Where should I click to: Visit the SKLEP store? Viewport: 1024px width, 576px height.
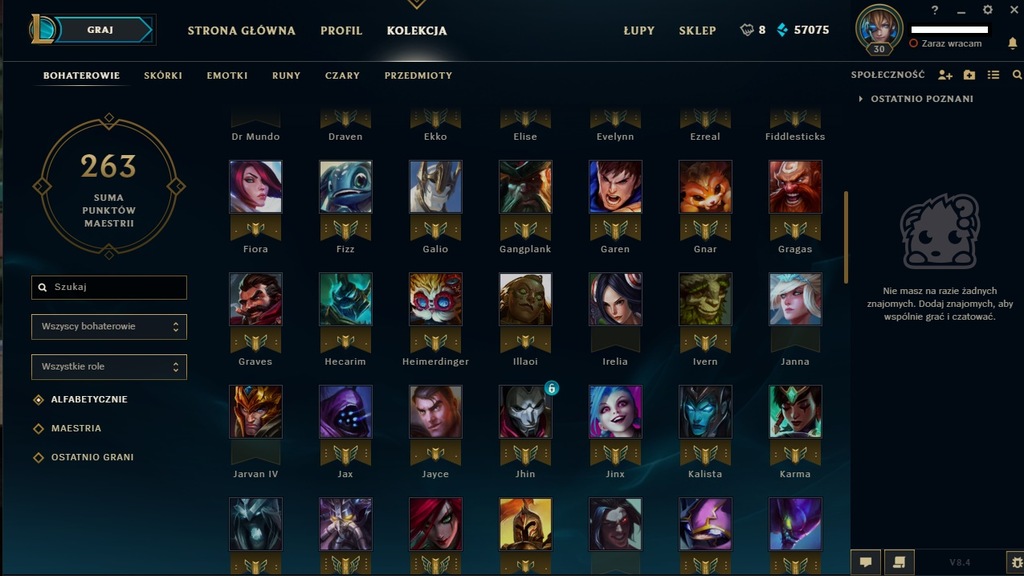point(697,30)
